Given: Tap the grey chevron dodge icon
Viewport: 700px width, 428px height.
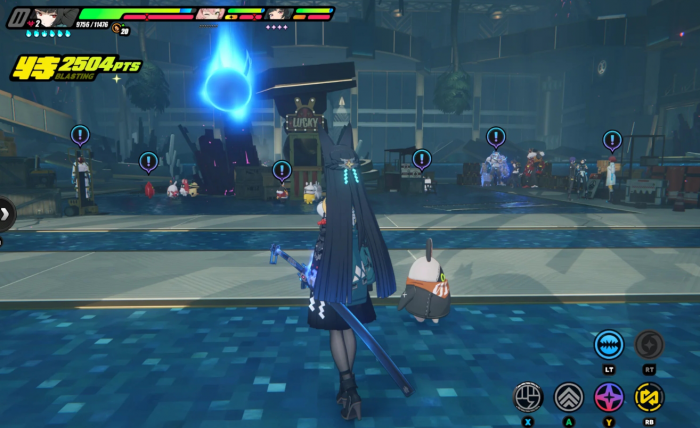Looking at the screenshot, I should [569, 397].
